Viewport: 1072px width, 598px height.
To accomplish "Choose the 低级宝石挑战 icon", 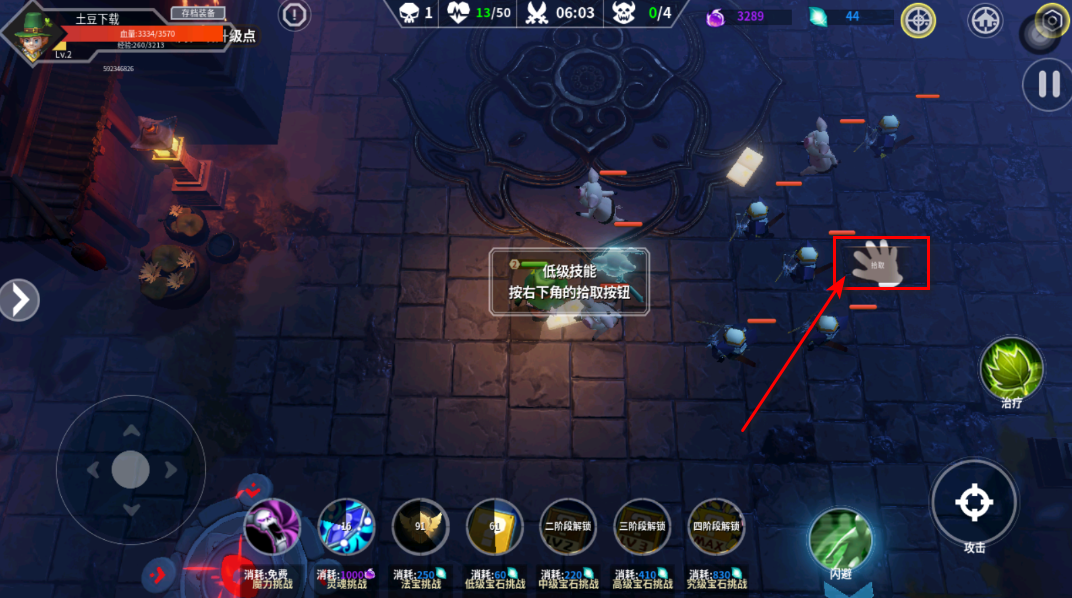I will [x=494, y=527].
